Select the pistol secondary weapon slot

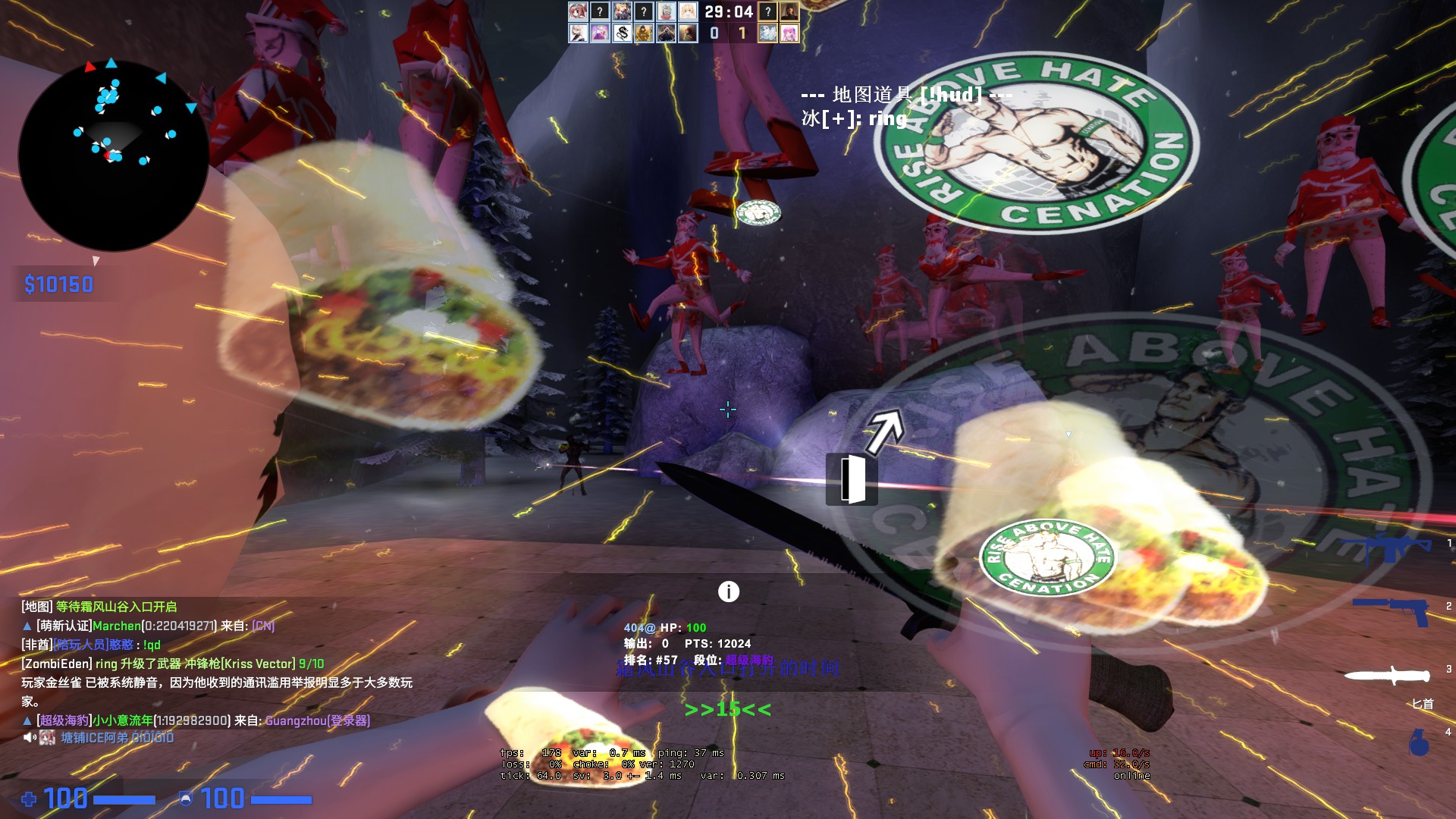[x=1392, y=609]
